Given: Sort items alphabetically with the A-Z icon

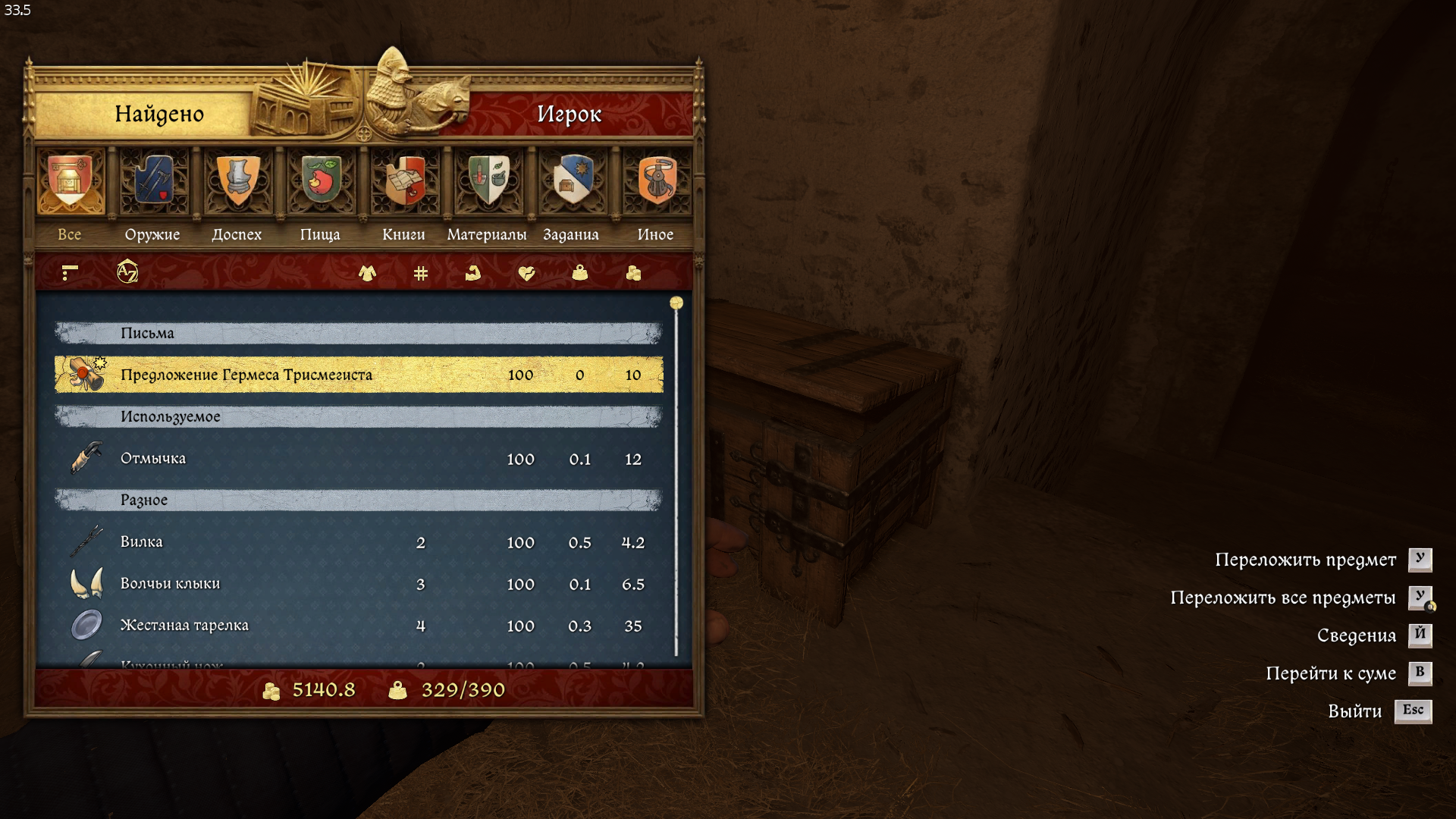Looking at the screenshot, I should point(127,271).
